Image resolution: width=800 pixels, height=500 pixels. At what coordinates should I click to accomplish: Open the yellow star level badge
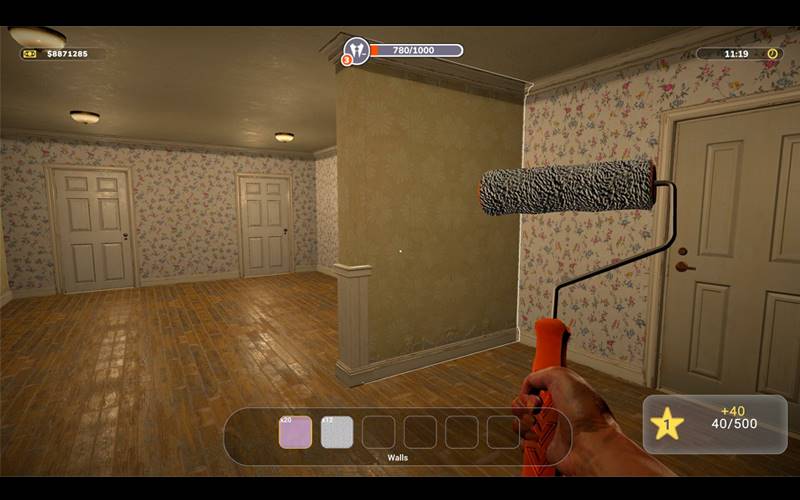coord(667,424)
